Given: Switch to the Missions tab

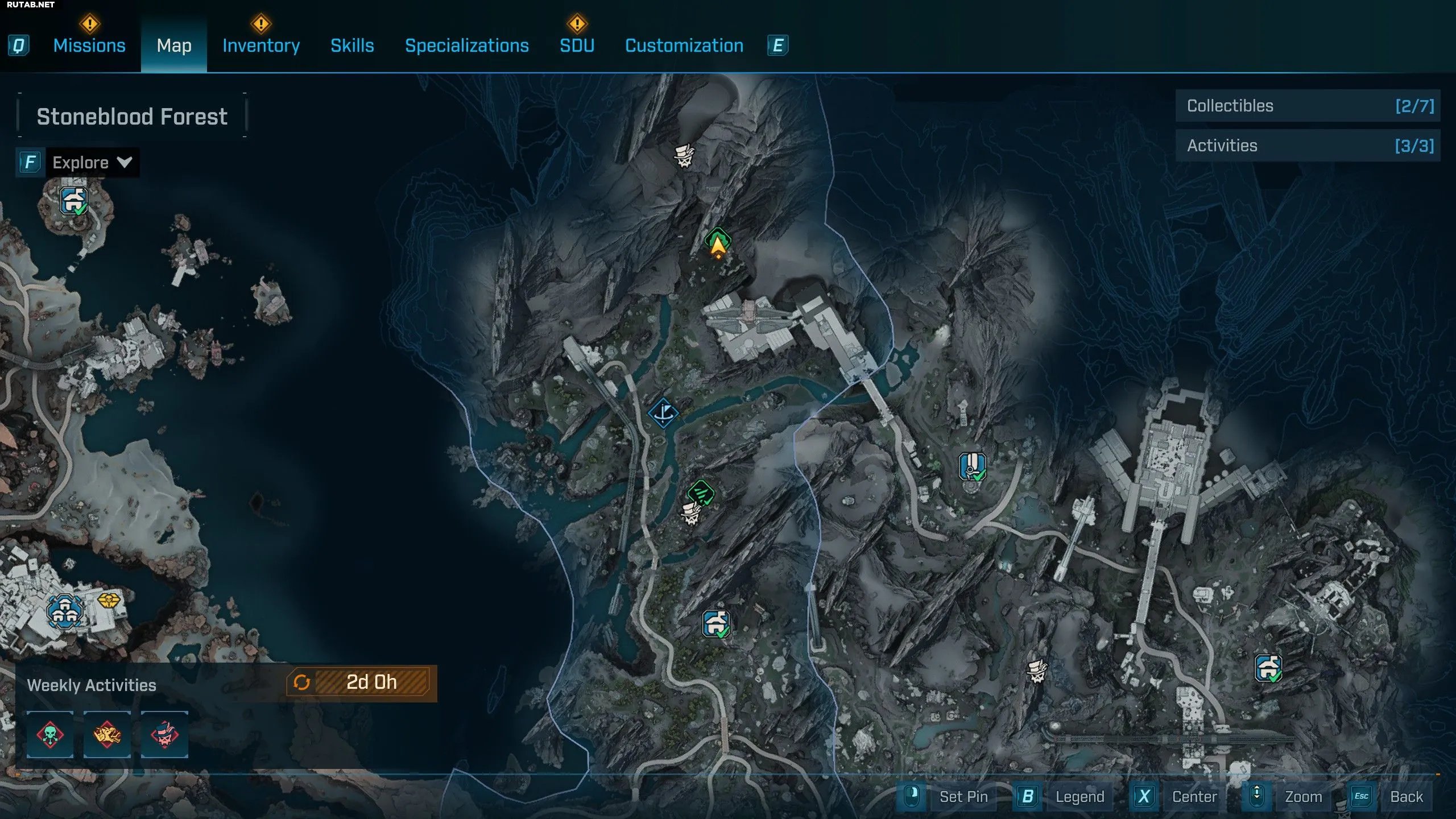Looking at the screenshot, I should coord(89,45).
